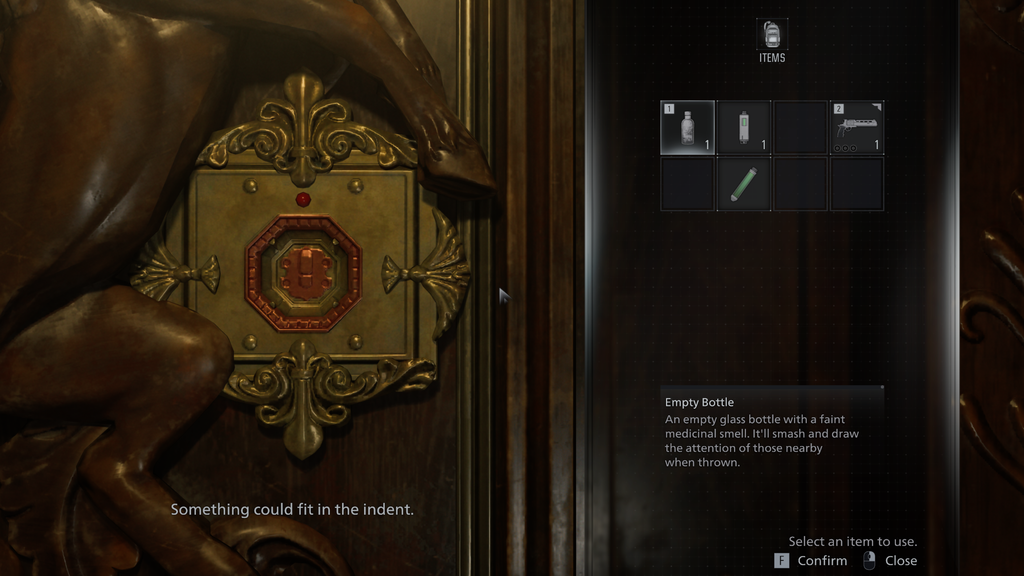This screenshot has height=576, width=1024.
Task: Select the Empty Bottle inventory slot
Action: pos(687,127)
